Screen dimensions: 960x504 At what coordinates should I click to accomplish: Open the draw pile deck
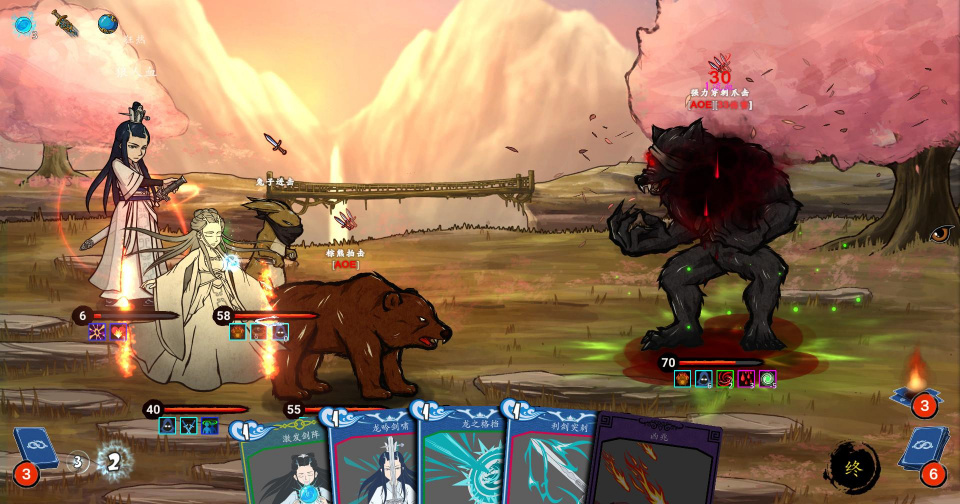tap(32, 452)
